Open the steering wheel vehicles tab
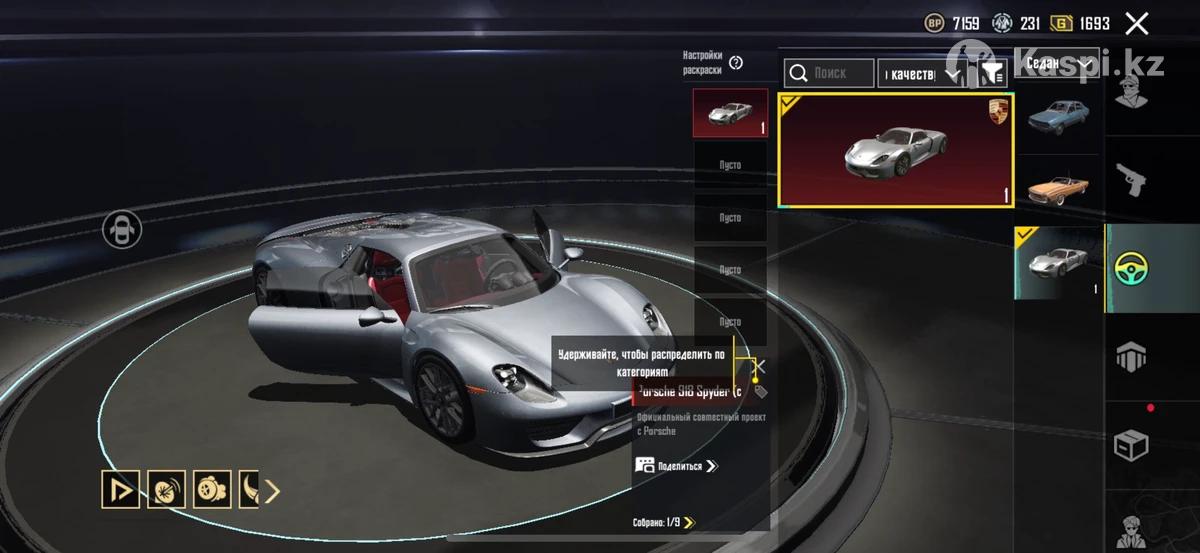Viewport: 1200px width, 553px height. point(1131,268)
